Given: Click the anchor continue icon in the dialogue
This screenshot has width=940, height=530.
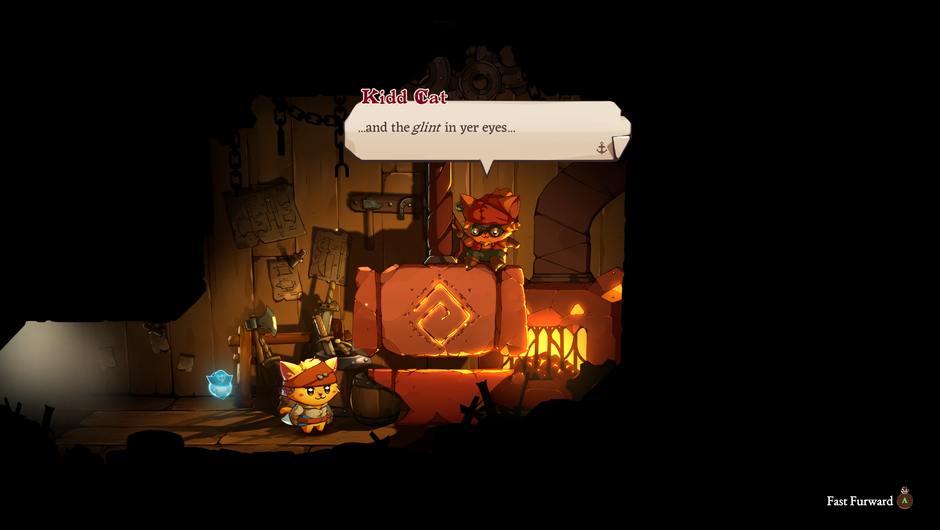Looking at the screenshot, I should 602,148.
